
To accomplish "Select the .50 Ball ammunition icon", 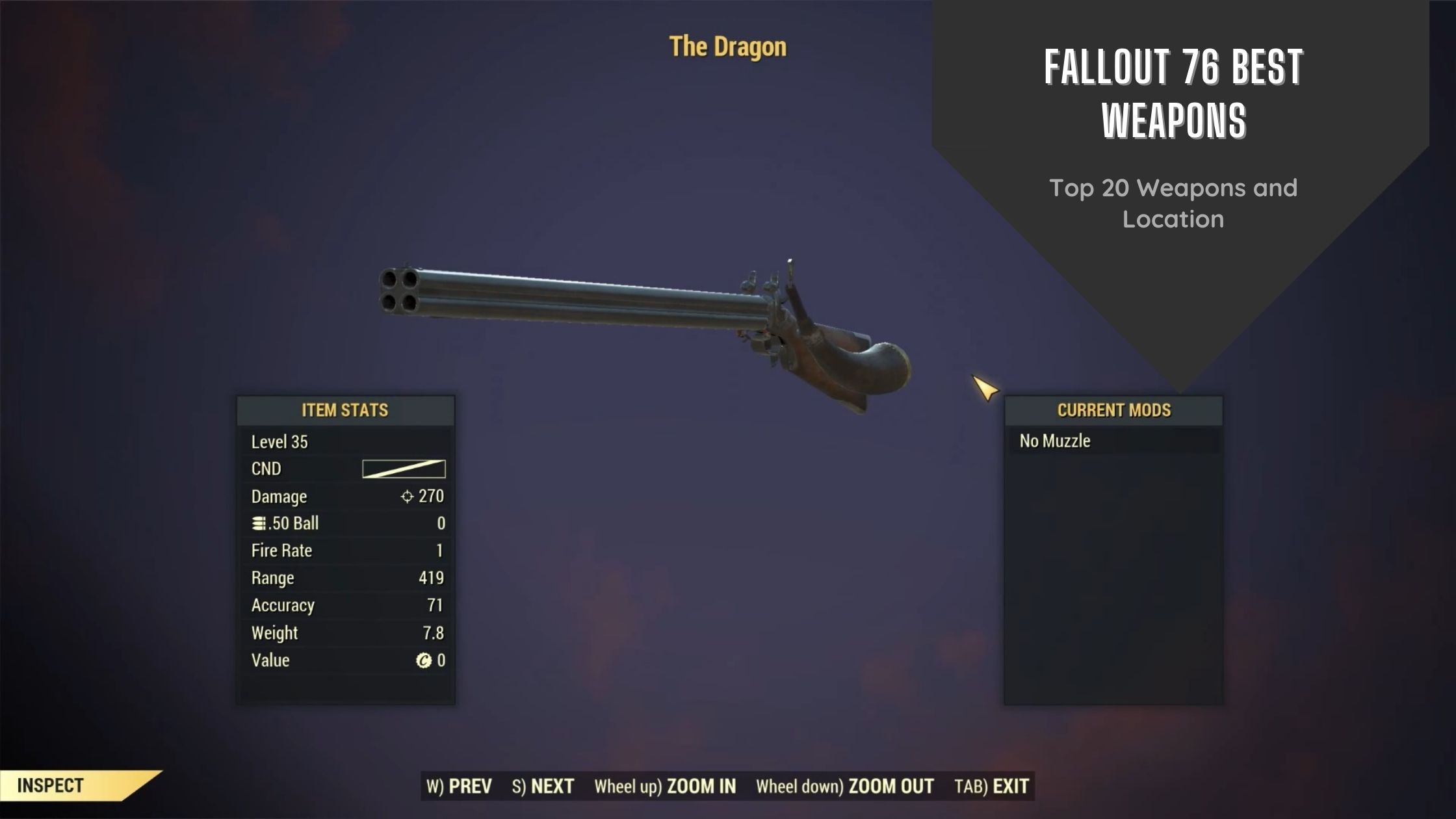I will click(x=258, y=524).
